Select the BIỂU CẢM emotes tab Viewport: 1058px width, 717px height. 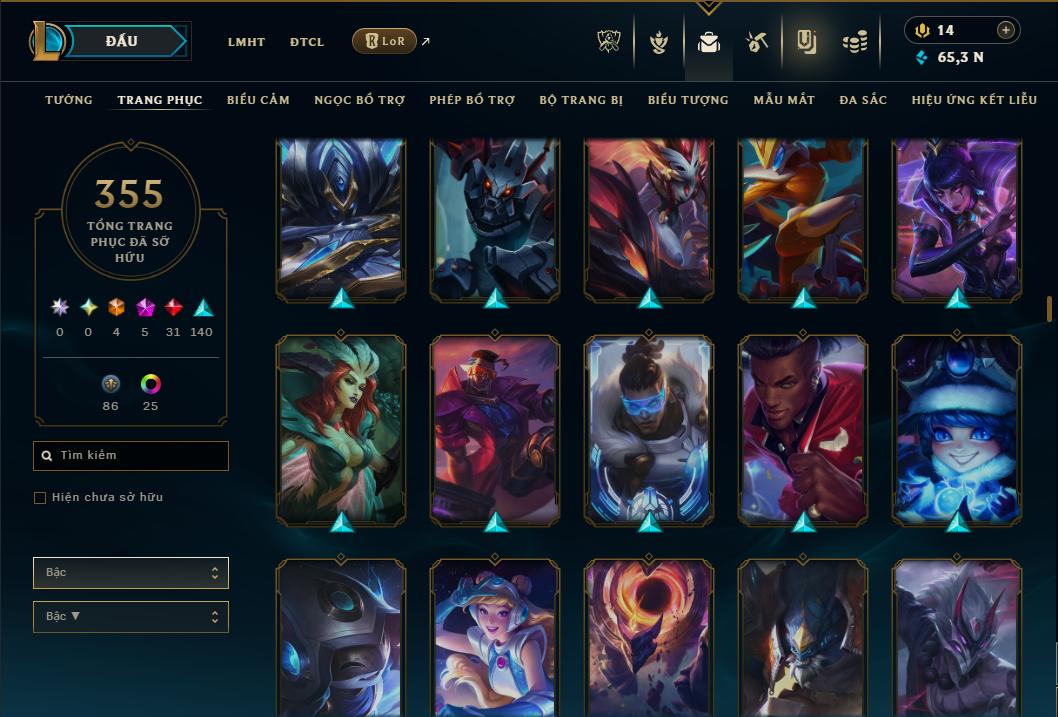pyautogui.click(x=258, y=100)
